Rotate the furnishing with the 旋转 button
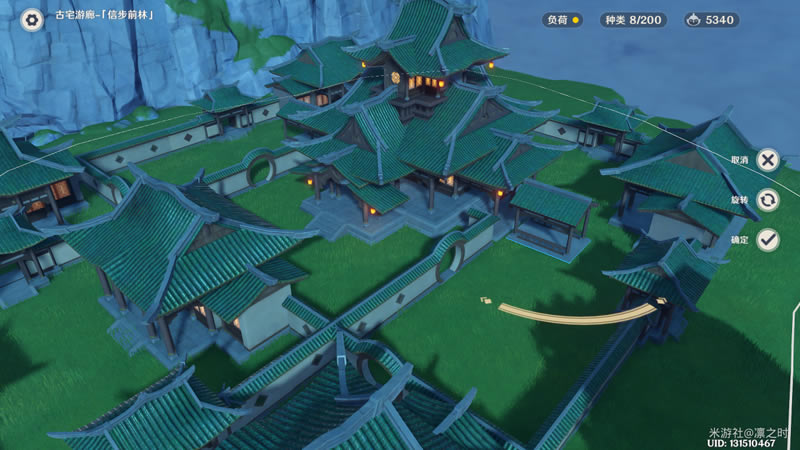 (767, 200)
